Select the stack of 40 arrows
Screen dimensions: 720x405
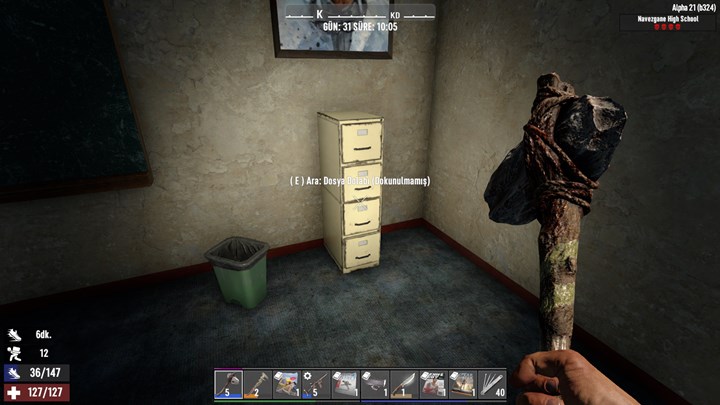point(490,384)
